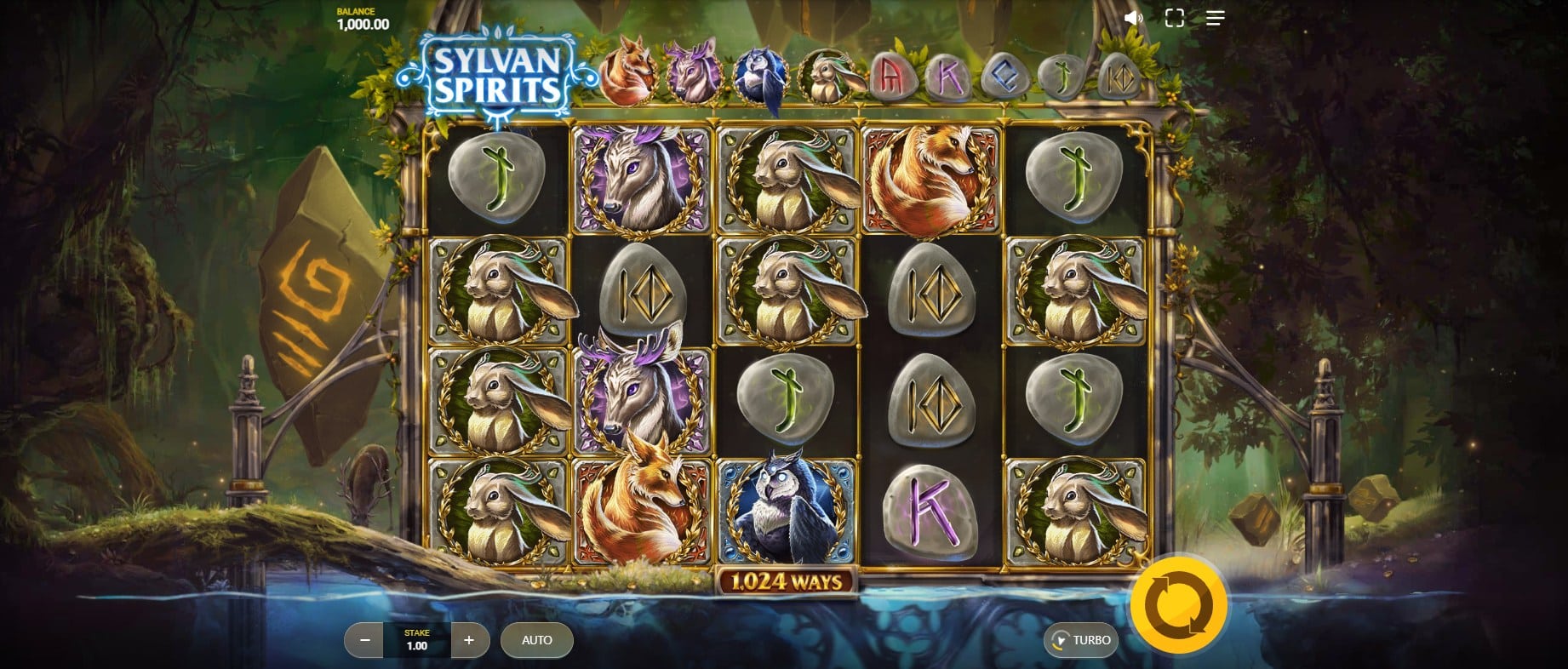This screenshot has width=1568, height=669.
Task: Spin the reels with the yellow button
Action: pyautogui.click(x=1179, y=604)
